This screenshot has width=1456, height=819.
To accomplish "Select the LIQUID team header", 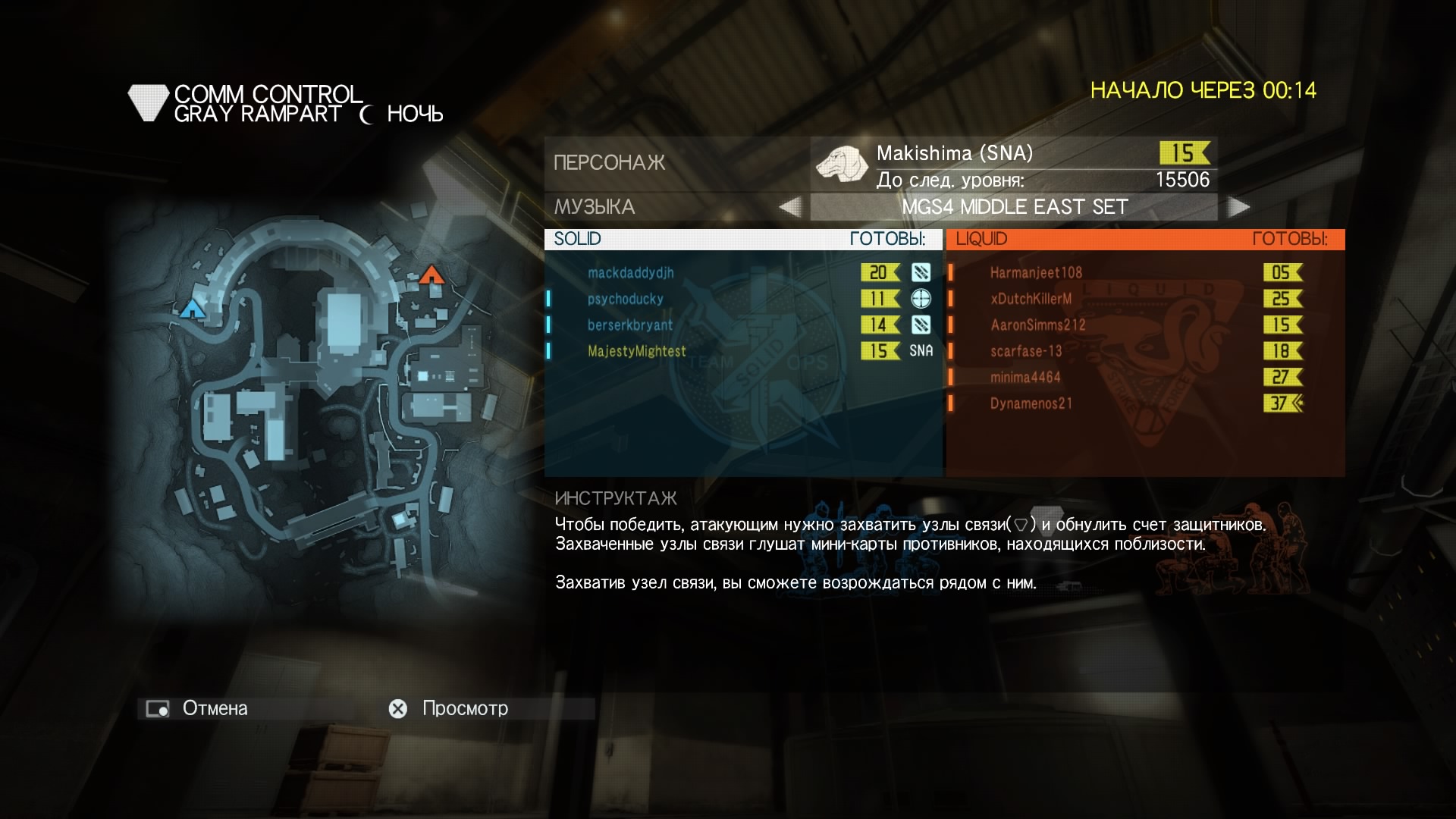I will 1144,240.
